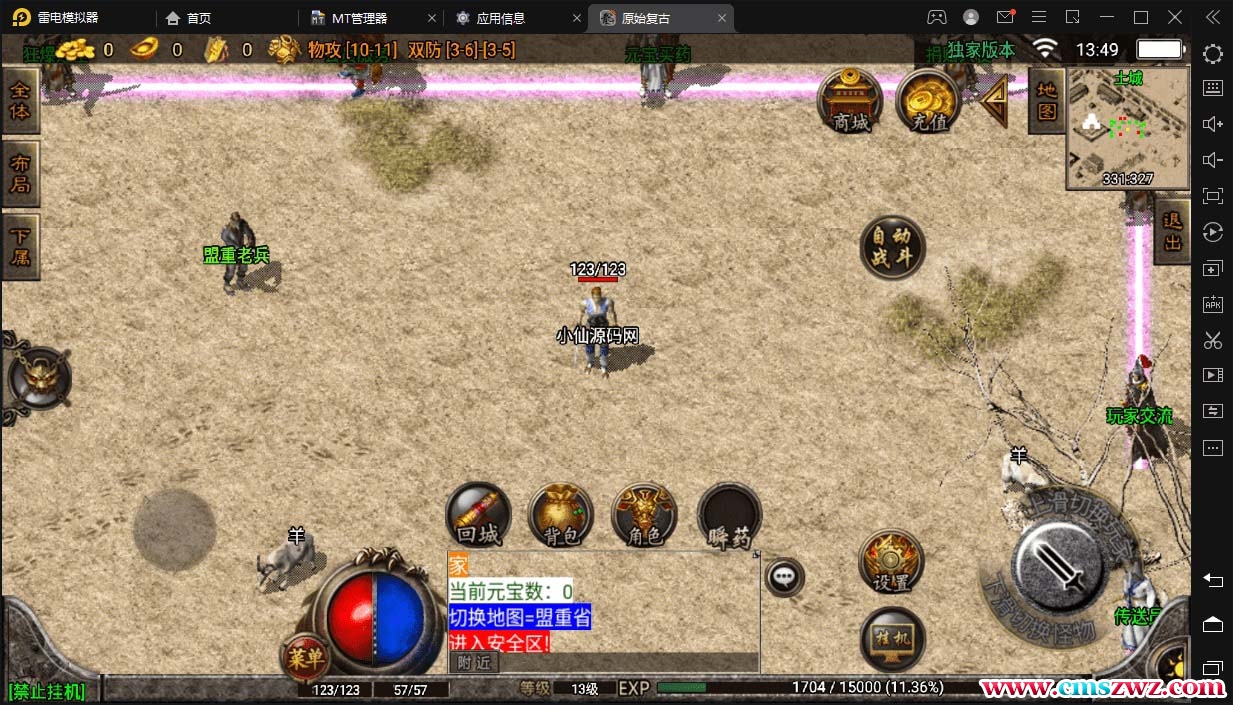Open the 背包 bag
The image size is (1233, 705).
pos(561,515)
